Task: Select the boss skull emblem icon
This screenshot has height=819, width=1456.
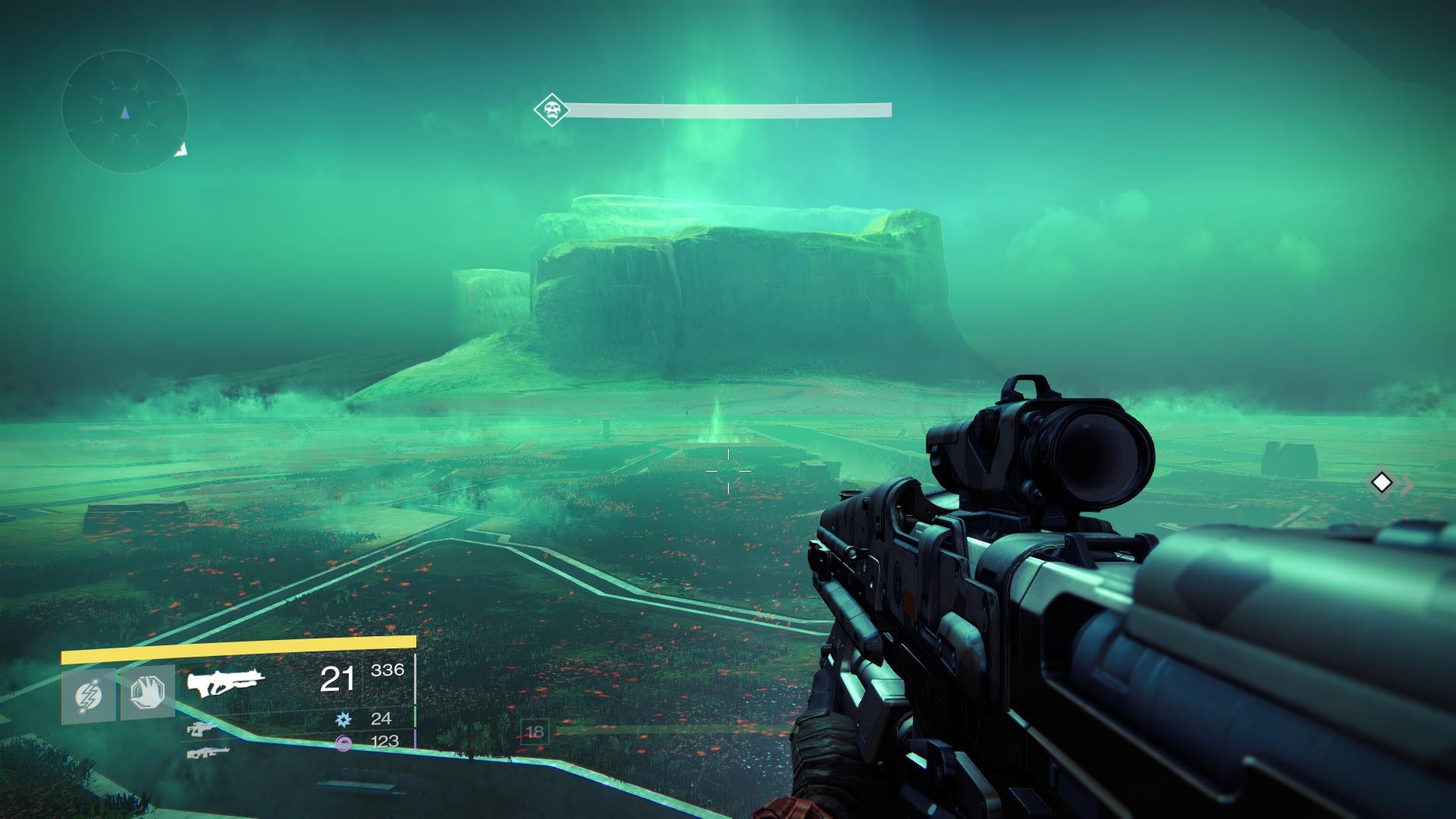Action: coord(551,110)
